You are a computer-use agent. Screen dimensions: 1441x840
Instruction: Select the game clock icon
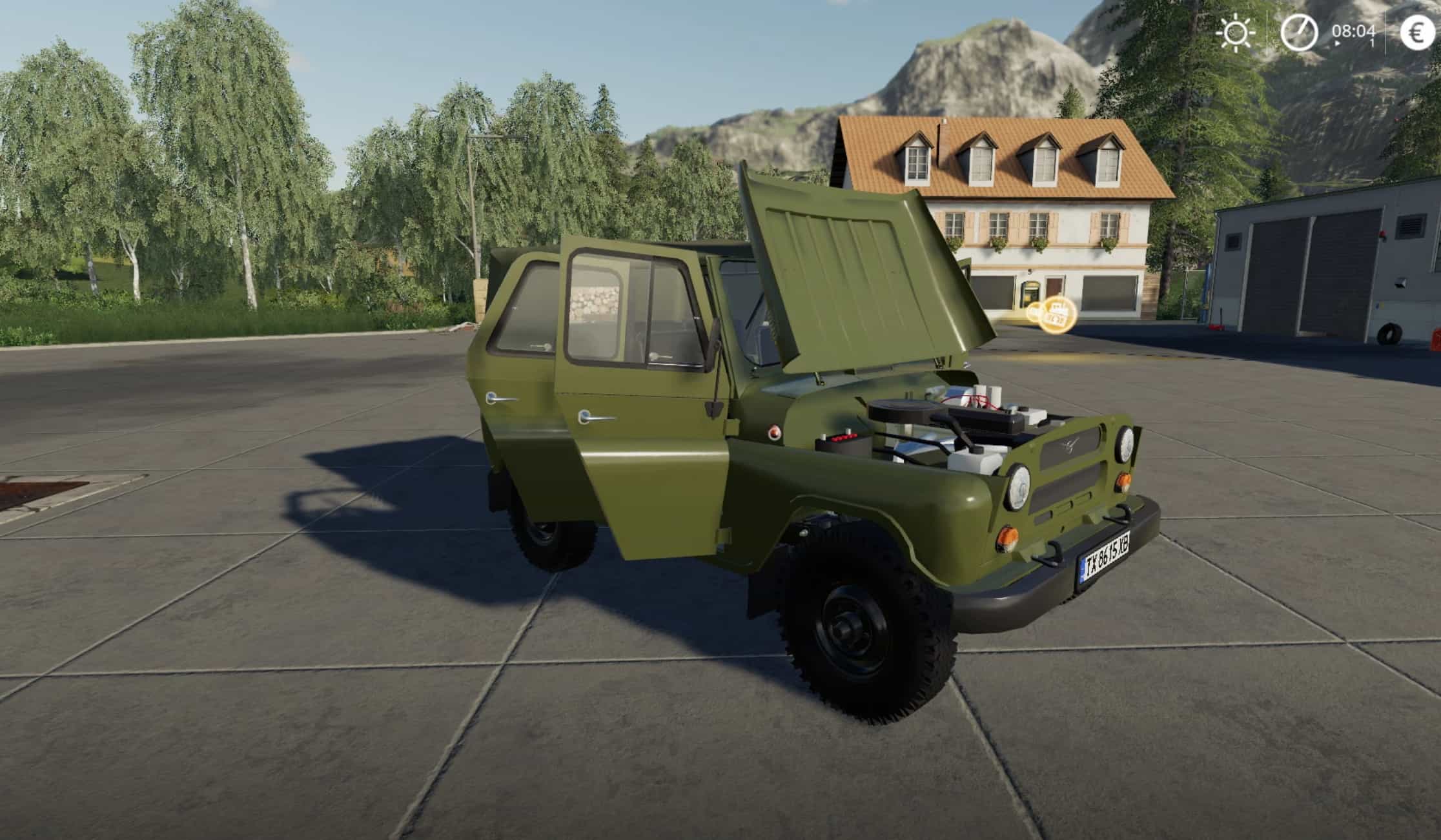point(1299,33)
